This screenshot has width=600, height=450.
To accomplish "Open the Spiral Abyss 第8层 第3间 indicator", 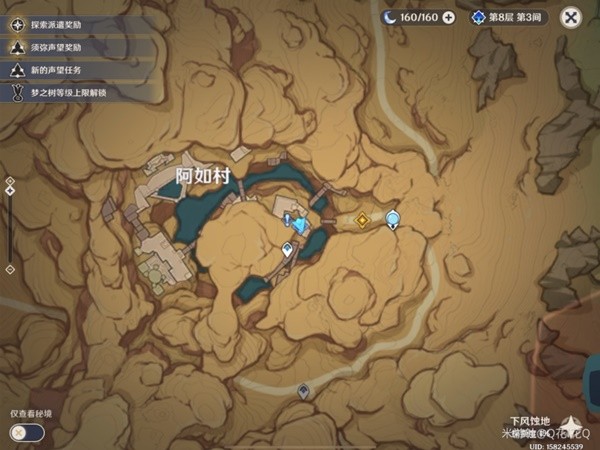I will [506, 17].
